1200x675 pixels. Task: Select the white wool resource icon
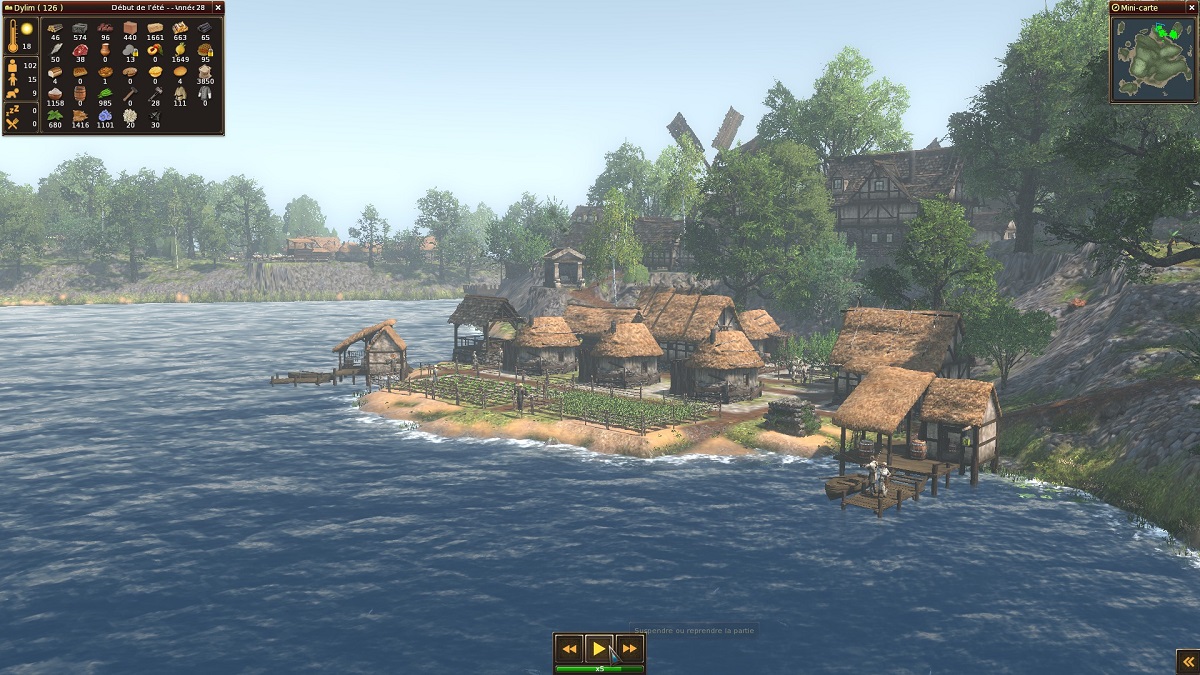130,115
